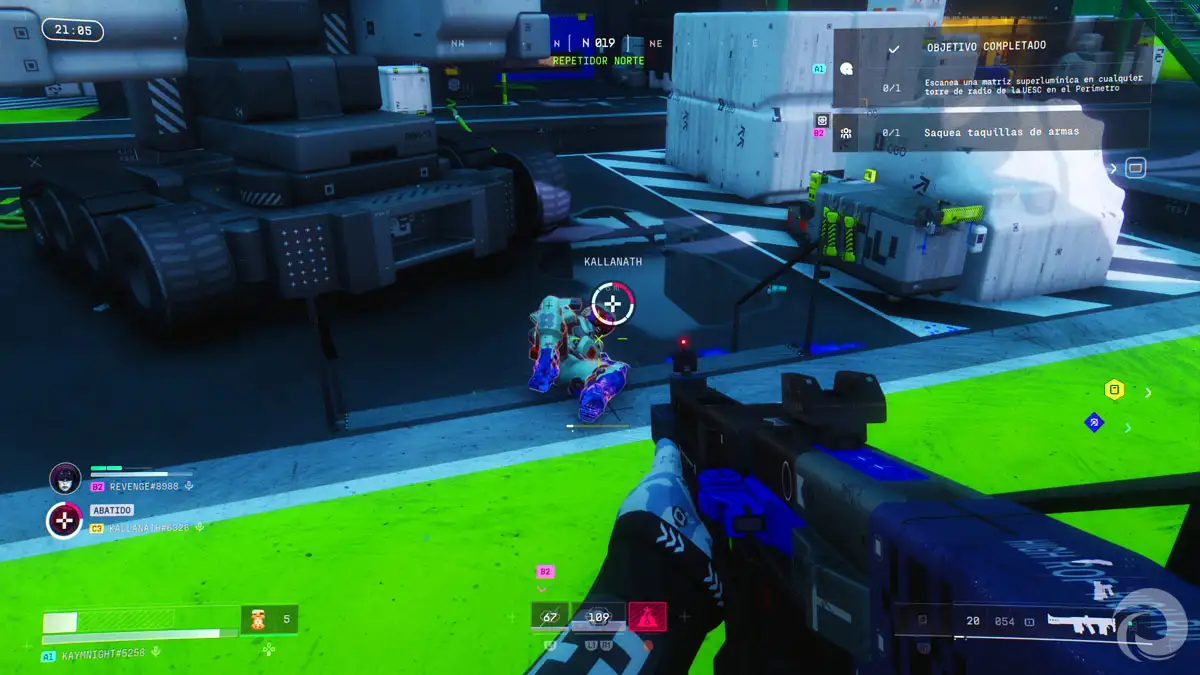1200x675 pixels.
Task: Click the squad icon beside B2 objective
Action: [x=846, y=133]
